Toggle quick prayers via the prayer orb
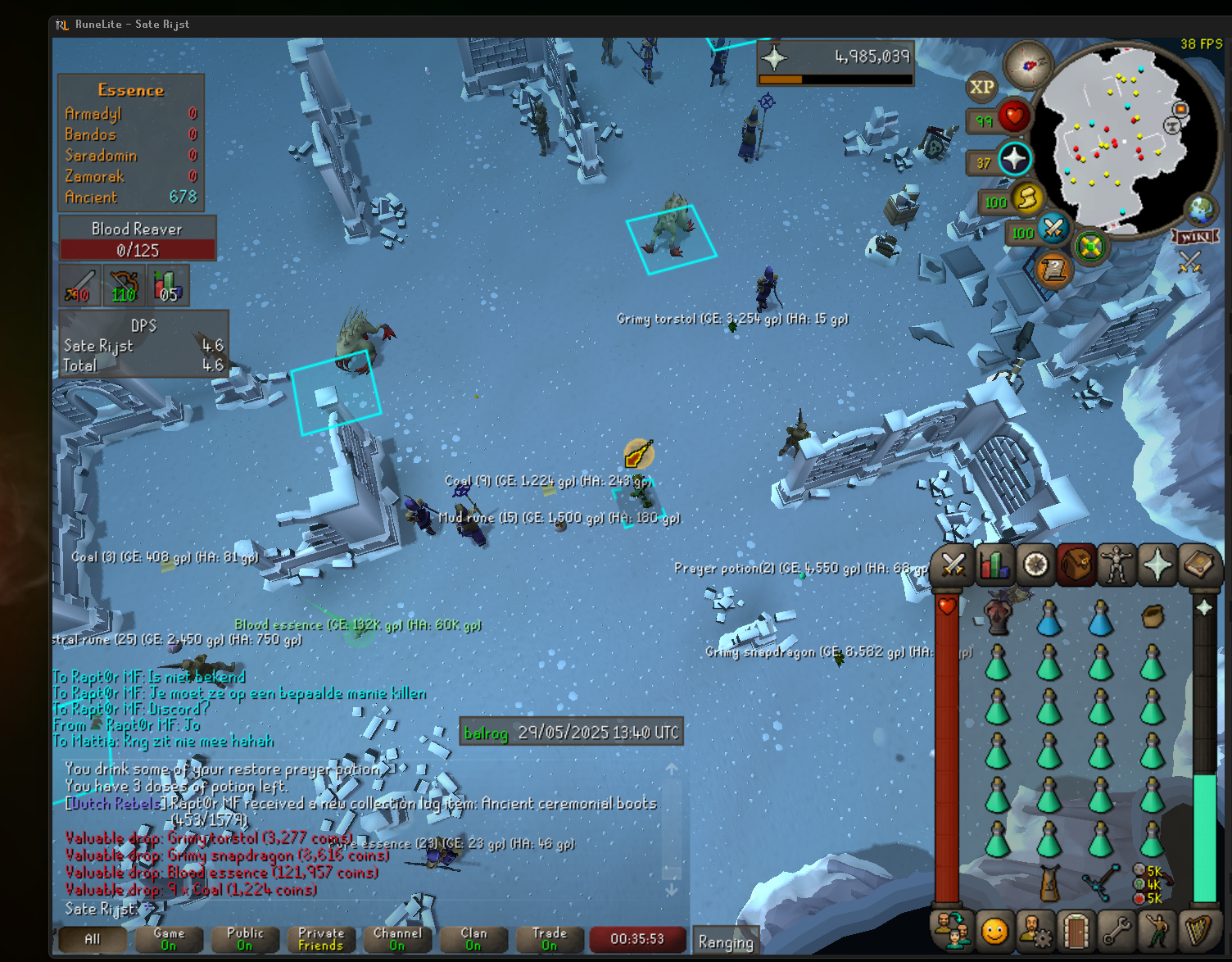This screenshot has height=962, width=1232. (1014, 159)
